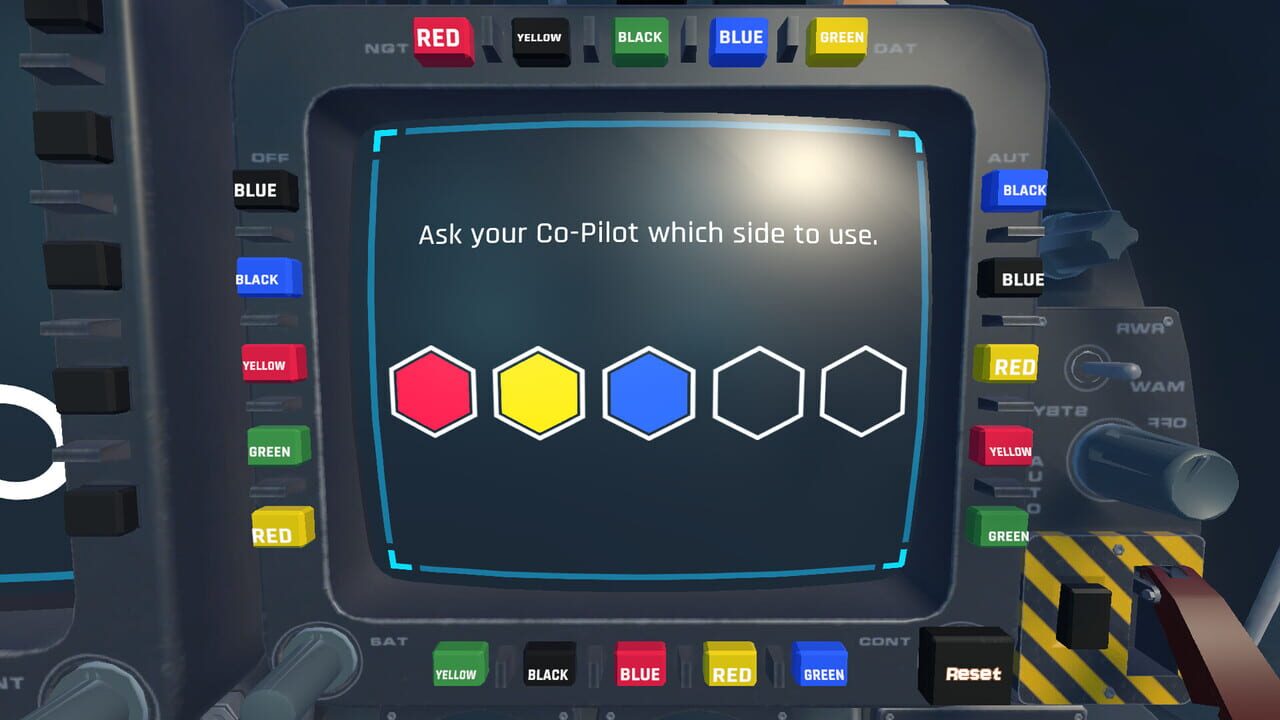Select the red hexagon on the display
This screenshot has width=1280, height=720.
[434, 391]
